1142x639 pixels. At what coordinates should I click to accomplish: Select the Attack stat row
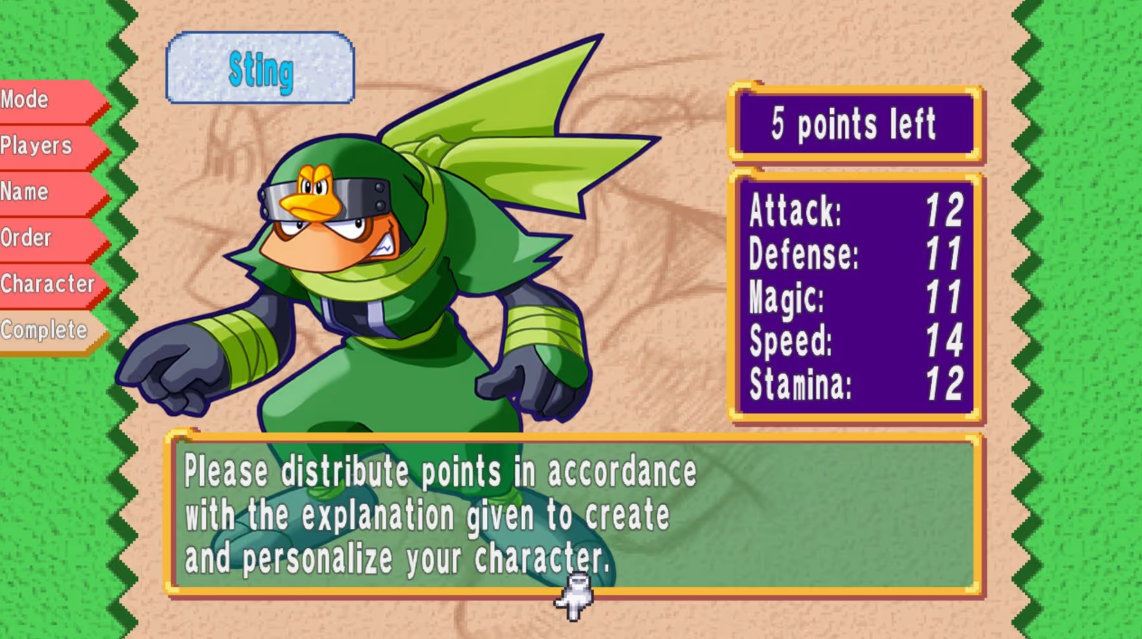(x=856, y=211)
